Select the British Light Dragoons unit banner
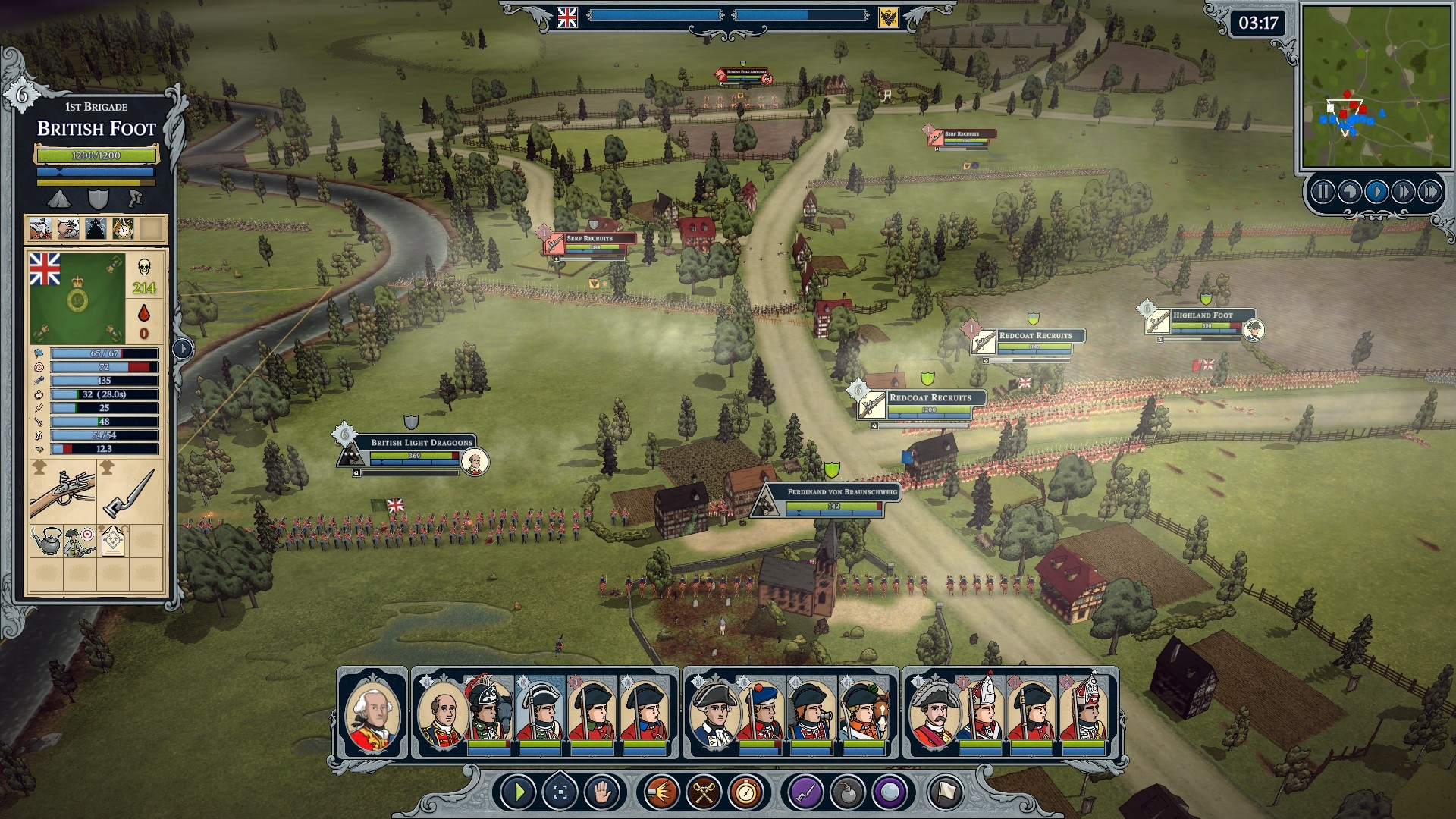 point(421,442)
